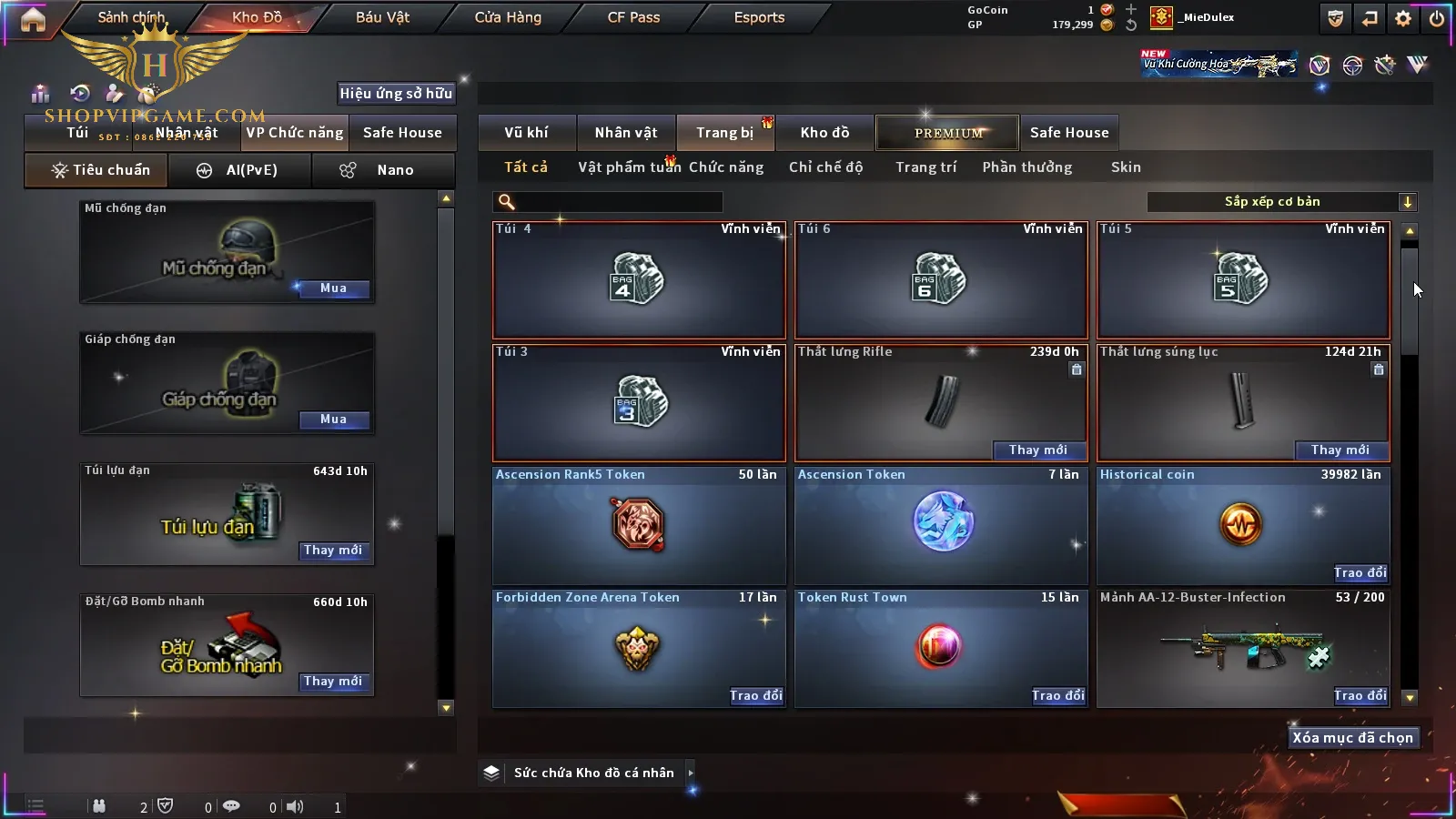Go to the Báu Vật menu
The width and height of the screenshot is (1456, 819).
pyautogui.click(x=382, y=17)
